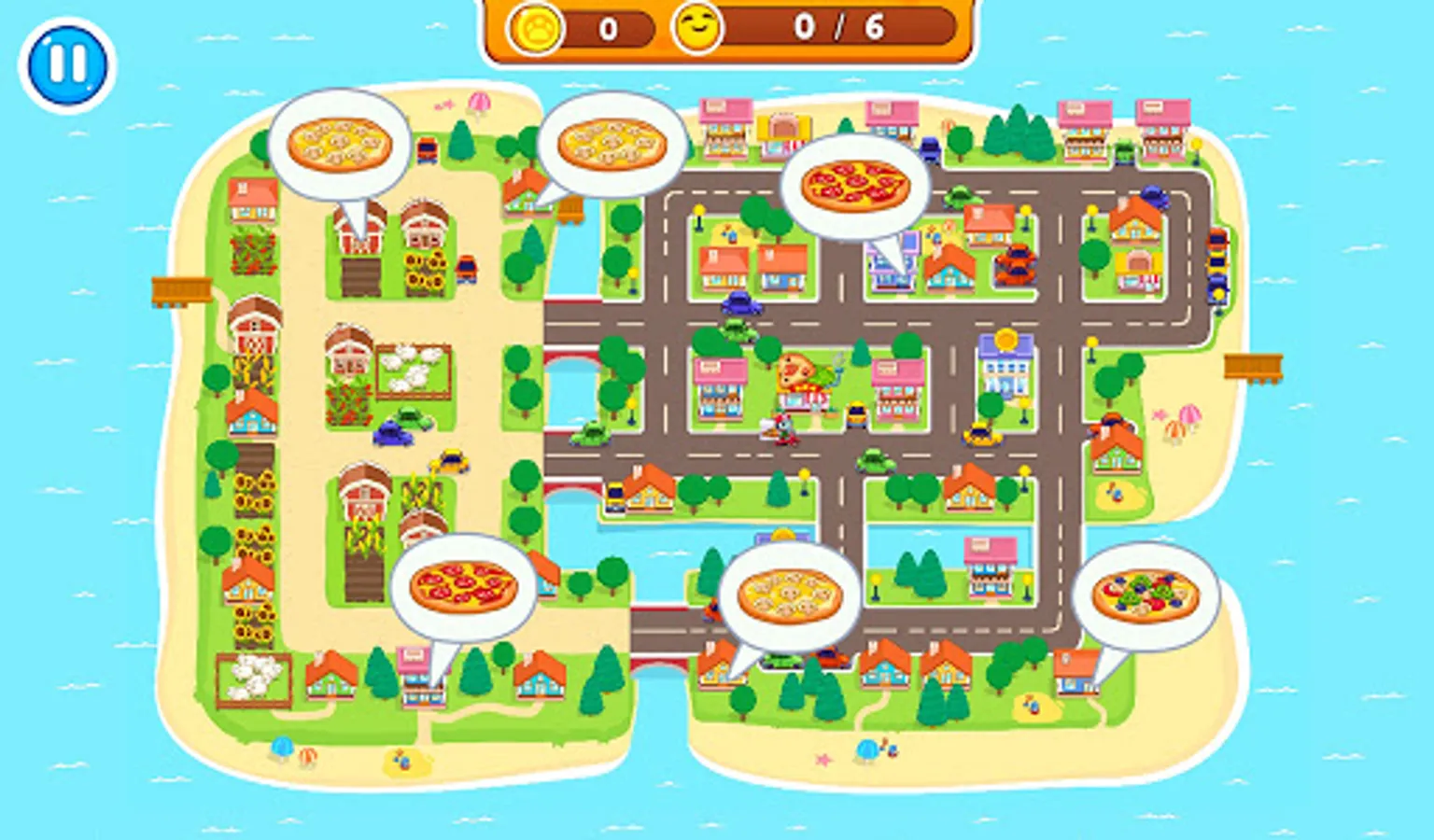This screenshot has width=1434, height=840.
Task: Click the red movie theater building at top
Action: [x=786, y=126]
